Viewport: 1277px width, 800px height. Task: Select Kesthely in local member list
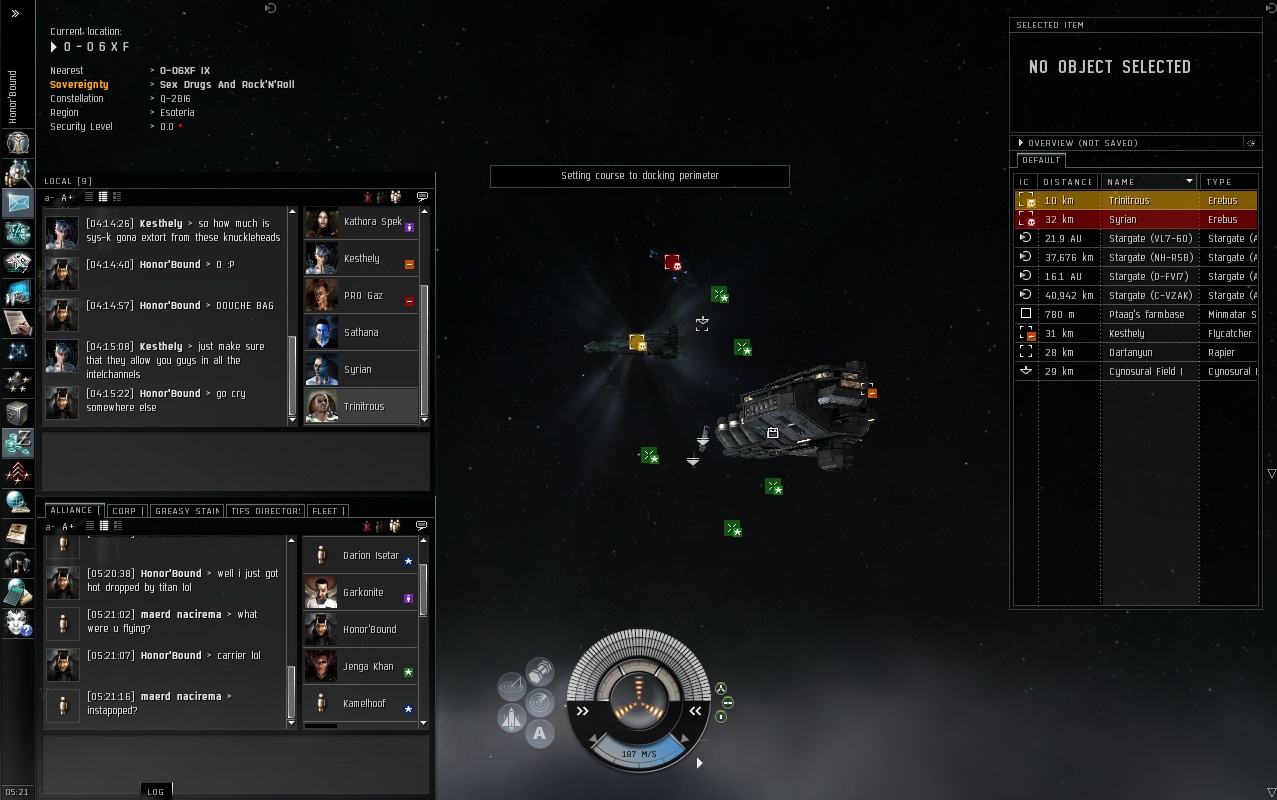[x=361, y=259]
